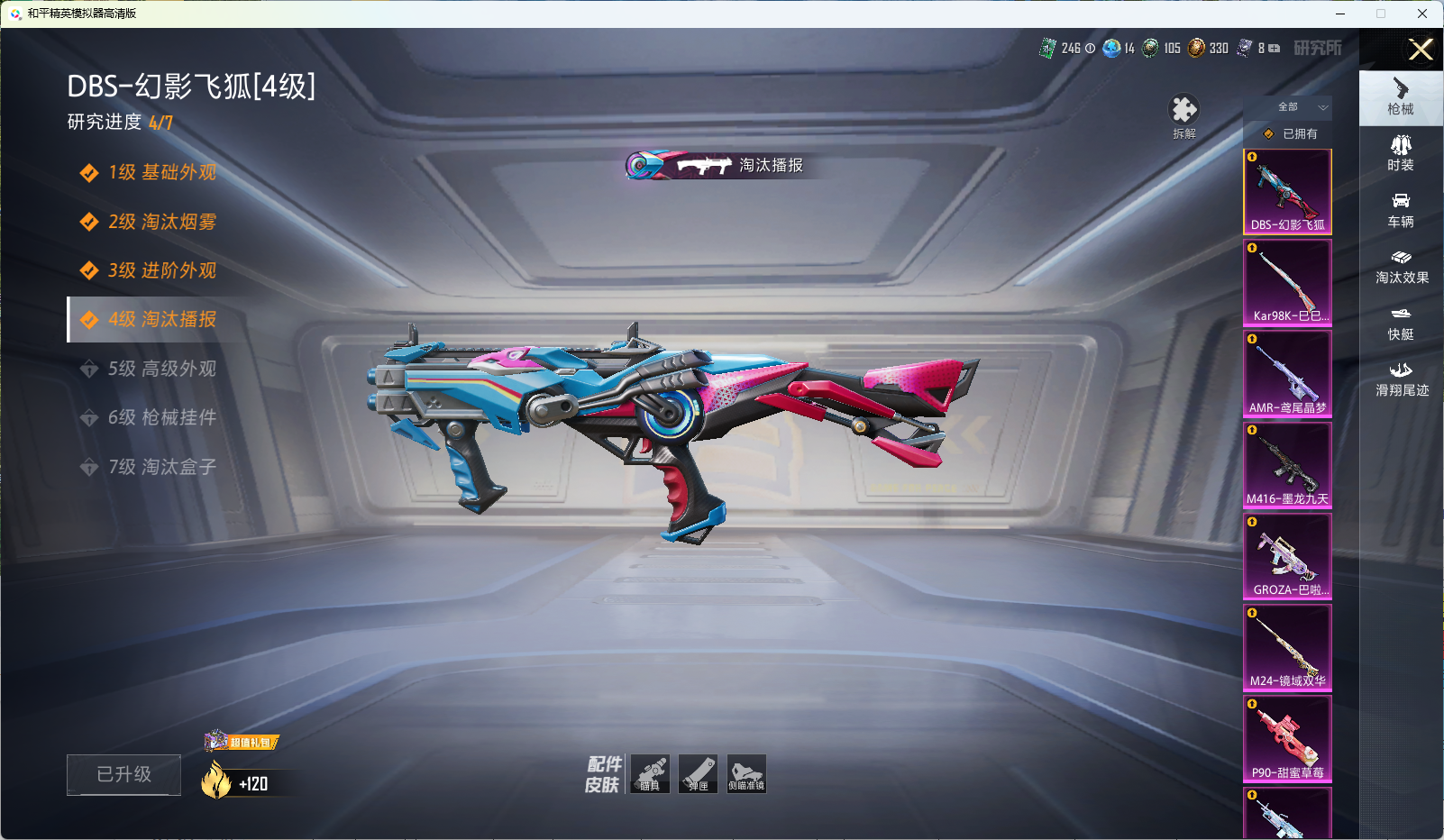Toggle the 已拥有 owned filter
1444x840 pixels.
click(x=1291, y=133)
